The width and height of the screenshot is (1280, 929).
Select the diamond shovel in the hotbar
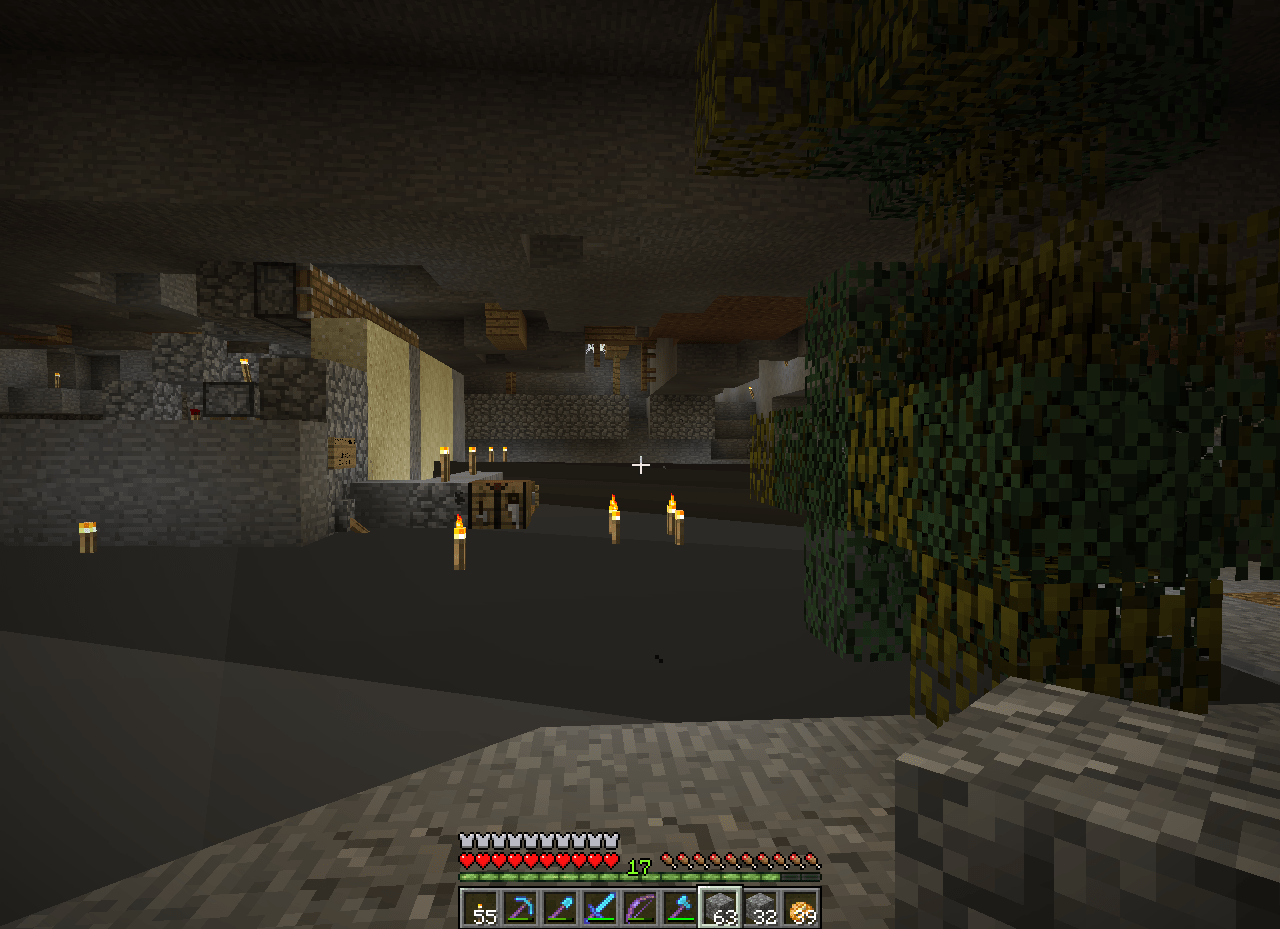pyautogui.click(x=558, y=908)
